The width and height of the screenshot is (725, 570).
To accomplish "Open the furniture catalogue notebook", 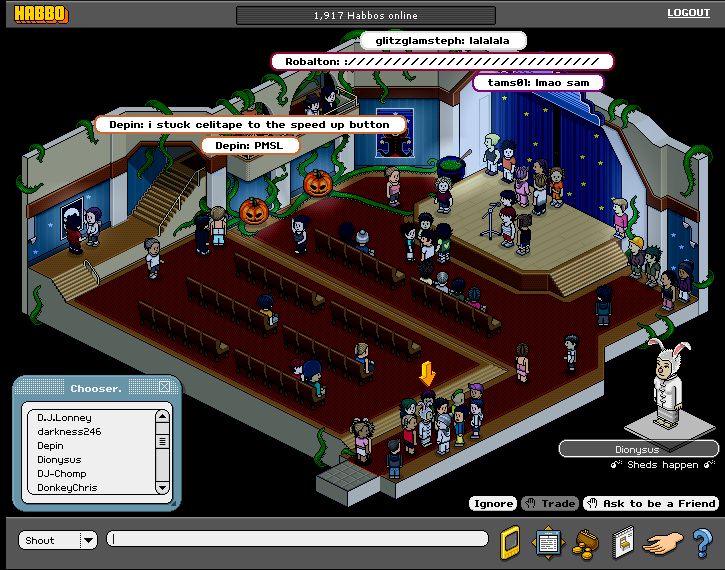I will point(622,541).
